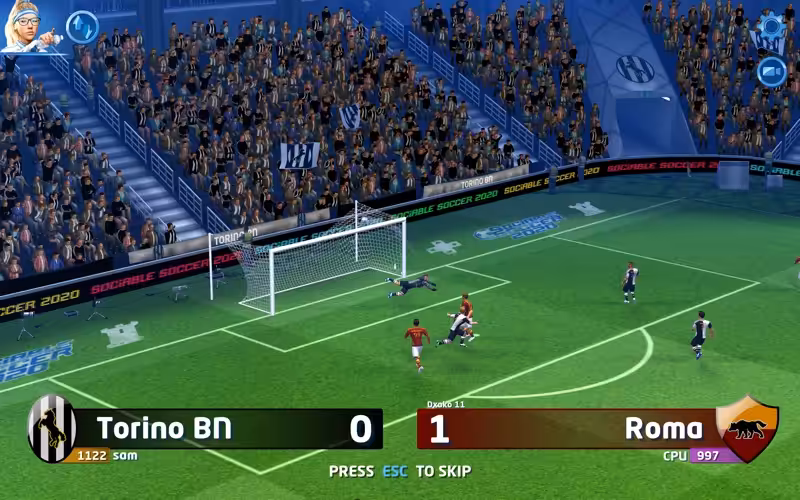
Task: Click the circular swap arrows button
Action: [x=82, y=27]
